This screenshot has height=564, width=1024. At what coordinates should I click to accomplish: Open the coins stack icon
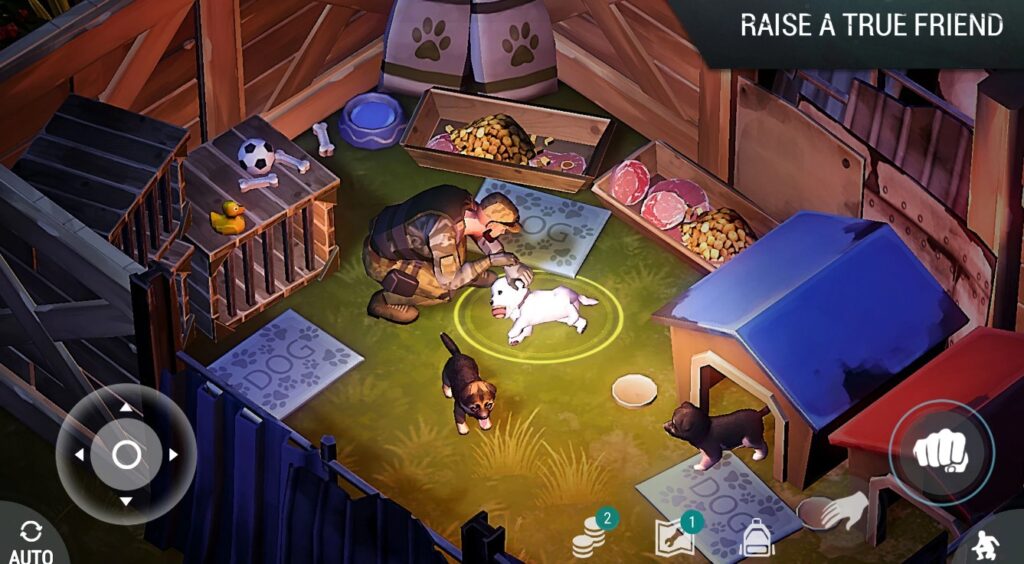tap(591, 538)
